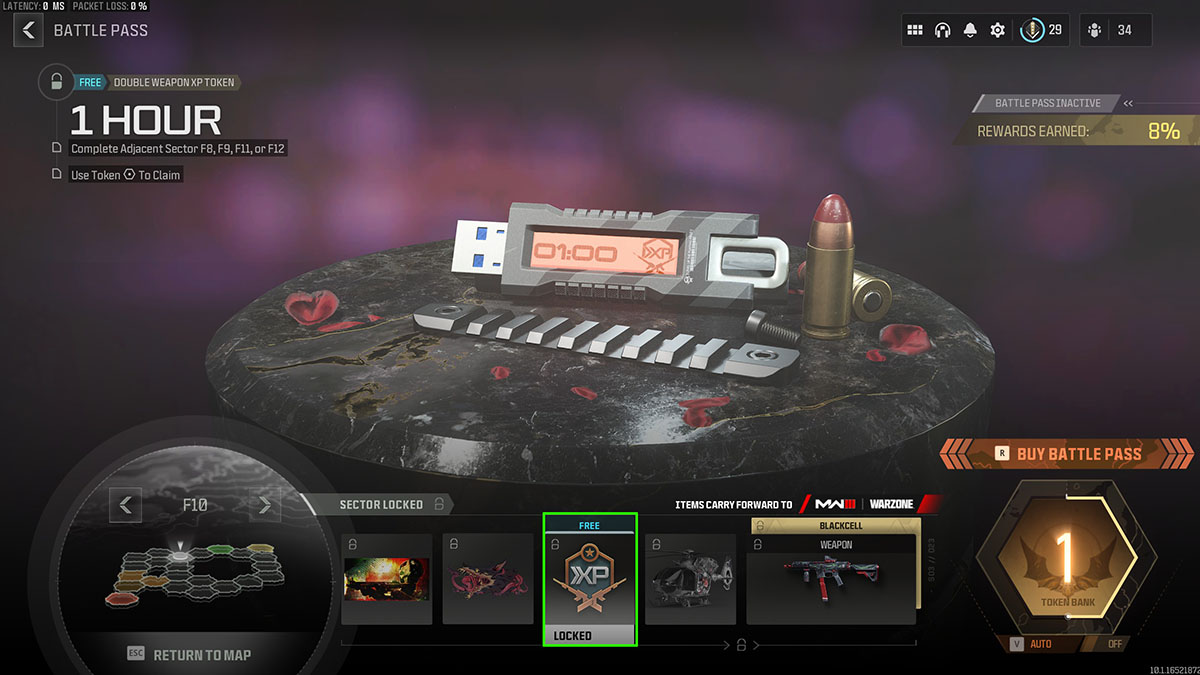
Task: Open the notifications bell
Action: point(969,30)
